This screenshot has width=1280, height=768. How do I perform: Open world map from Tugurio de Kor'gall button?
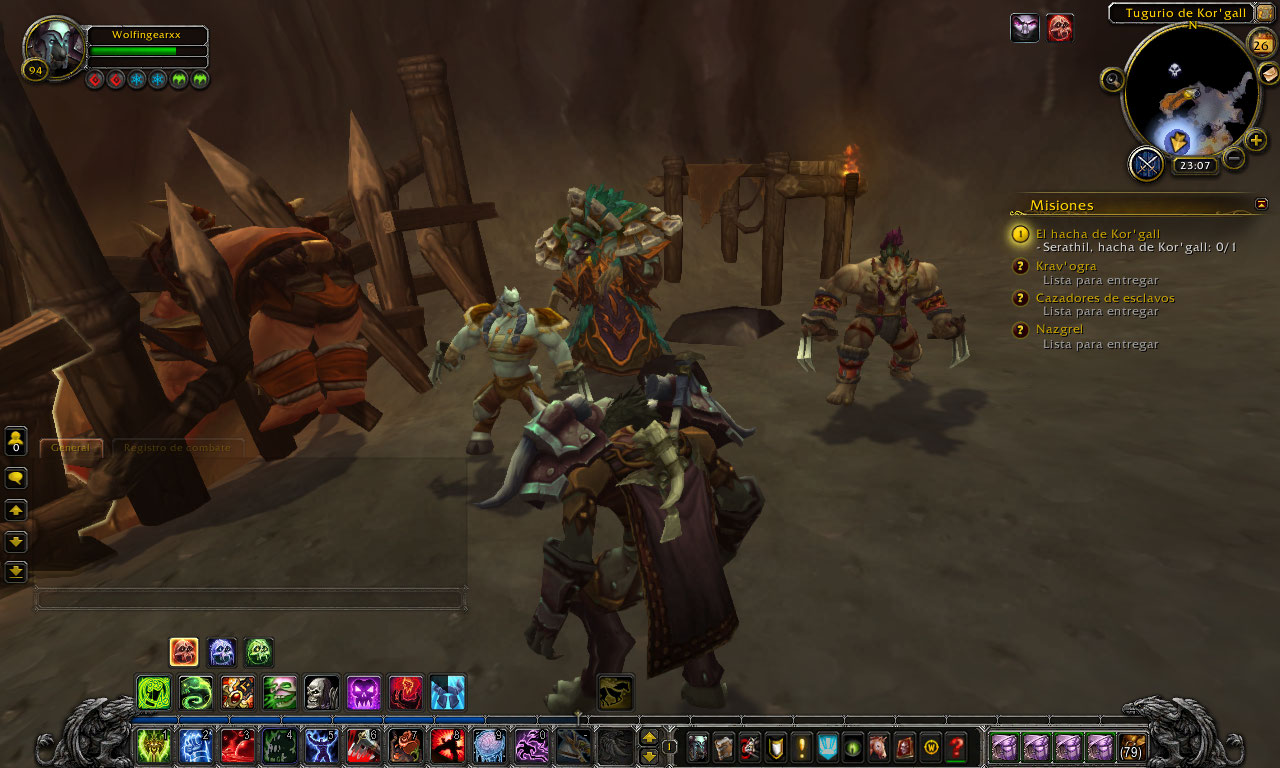(x=1264, y=13)
